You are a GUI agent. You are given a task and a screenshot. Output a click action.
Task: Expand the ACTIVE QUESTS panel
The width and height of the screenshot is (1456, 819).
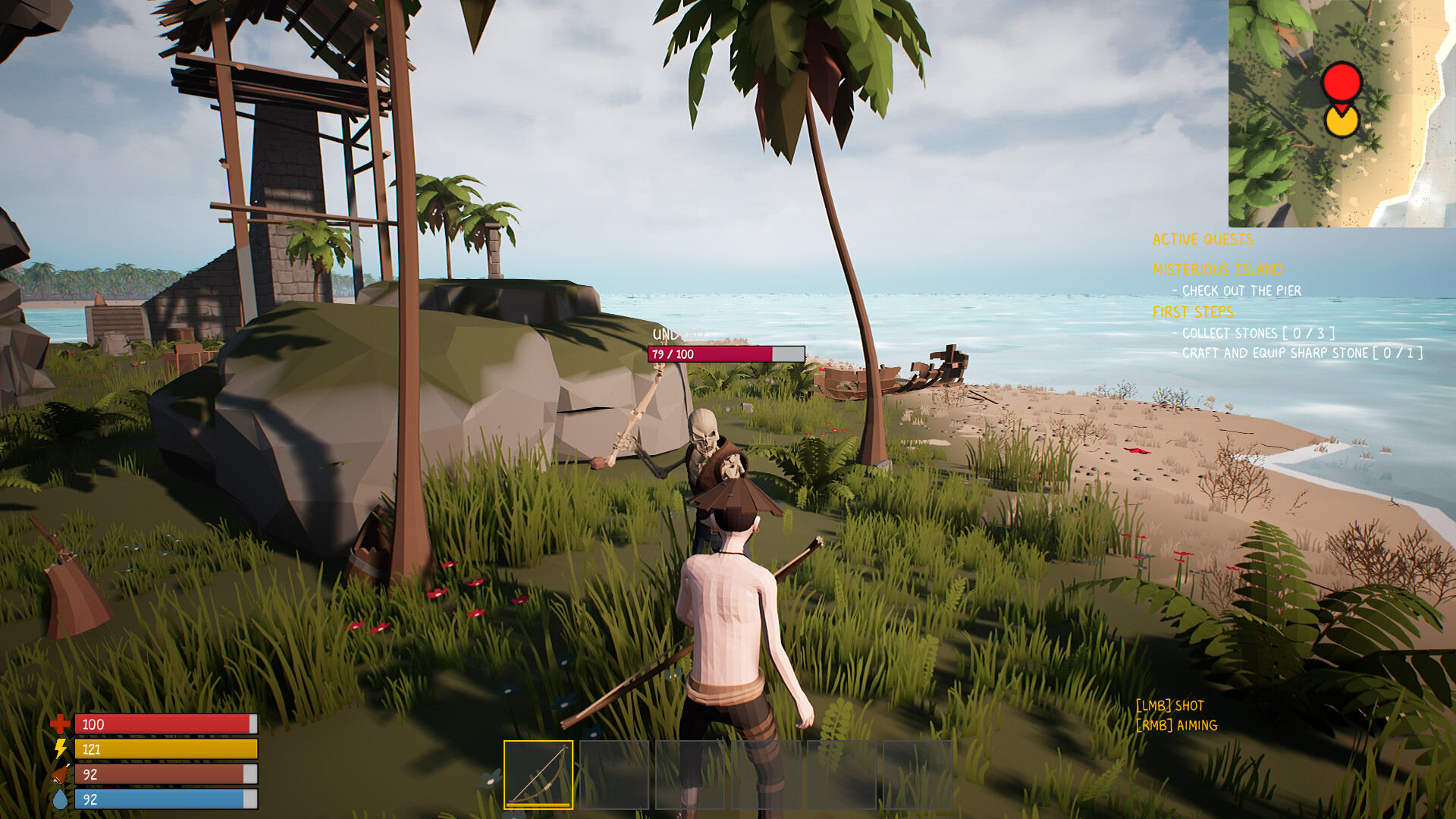pyautogui.click(x=1203, y=240)
